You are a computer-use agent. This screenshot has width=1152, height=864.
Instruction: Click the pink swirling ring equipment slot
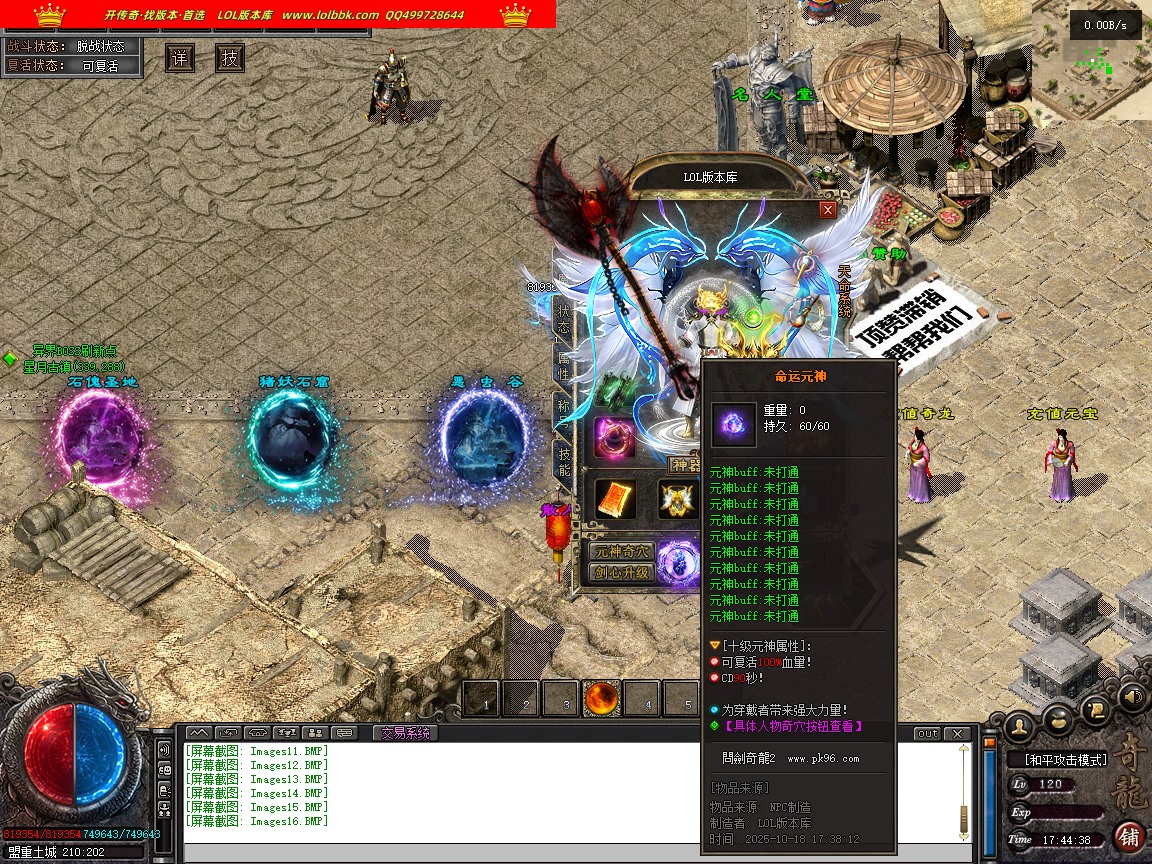[614, 437]
